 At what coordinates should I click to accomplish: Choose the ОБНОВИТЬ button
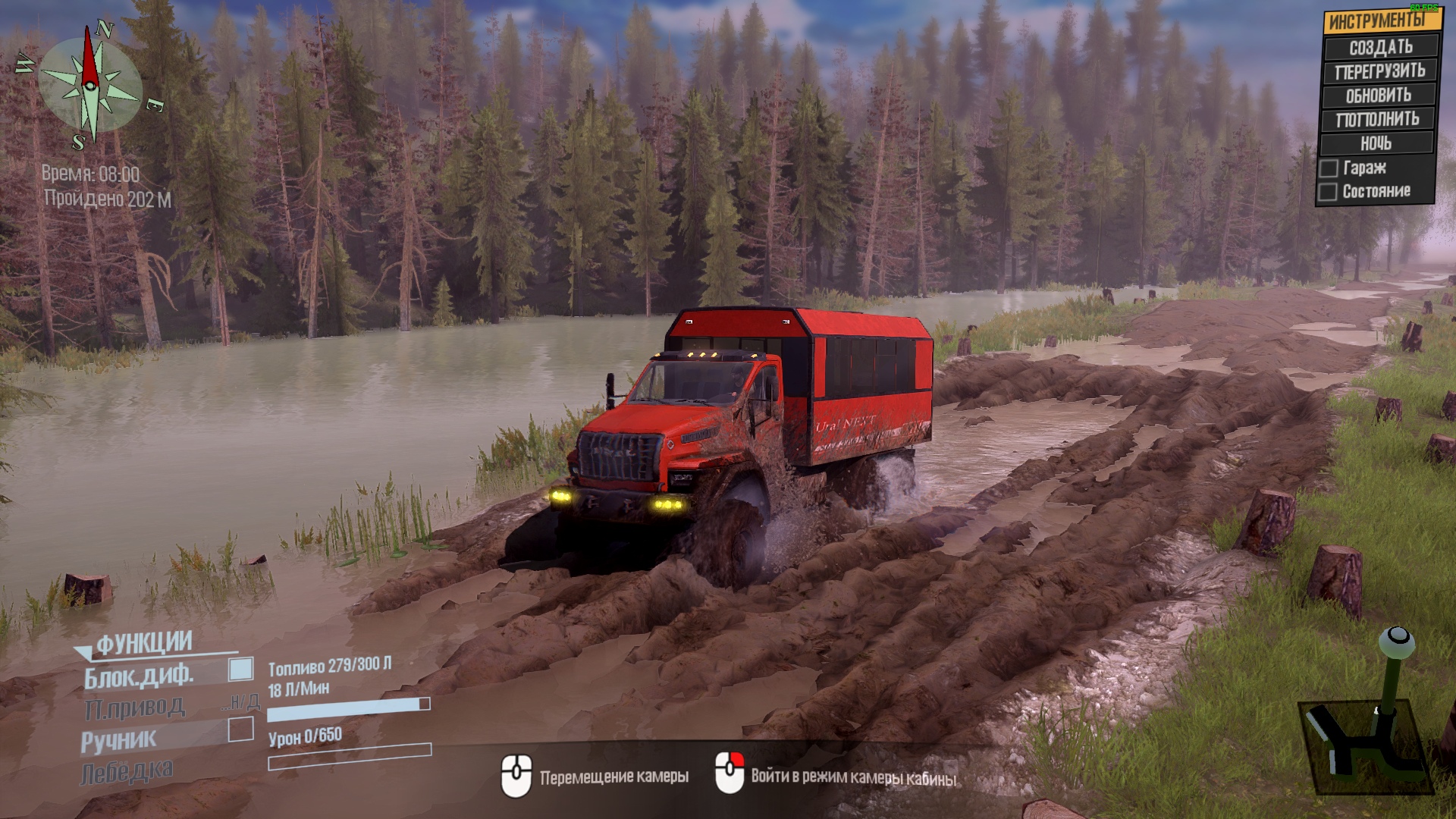(x=1378, y=96)
